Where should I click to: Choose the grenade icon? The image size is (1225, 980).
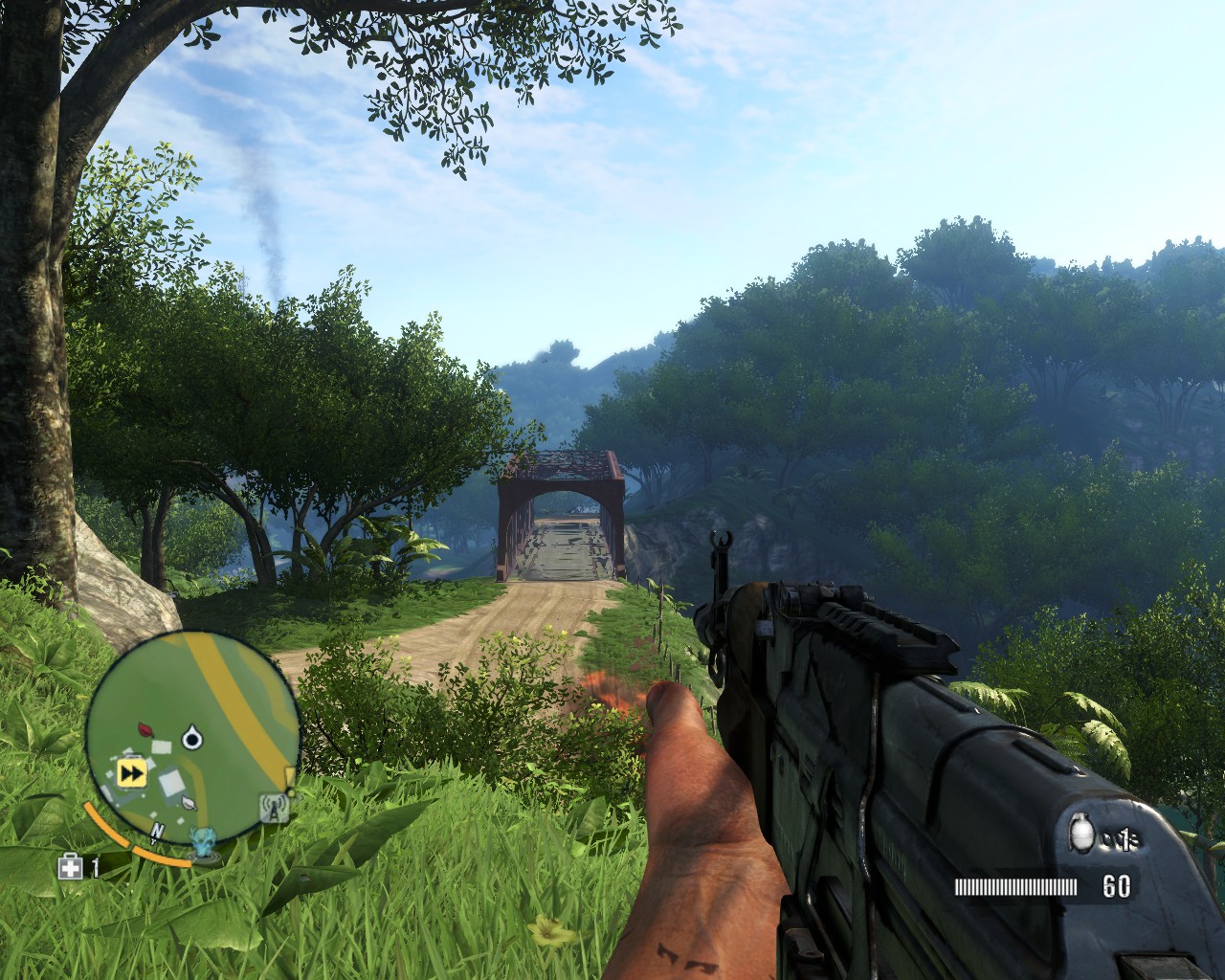[1082, 835]
